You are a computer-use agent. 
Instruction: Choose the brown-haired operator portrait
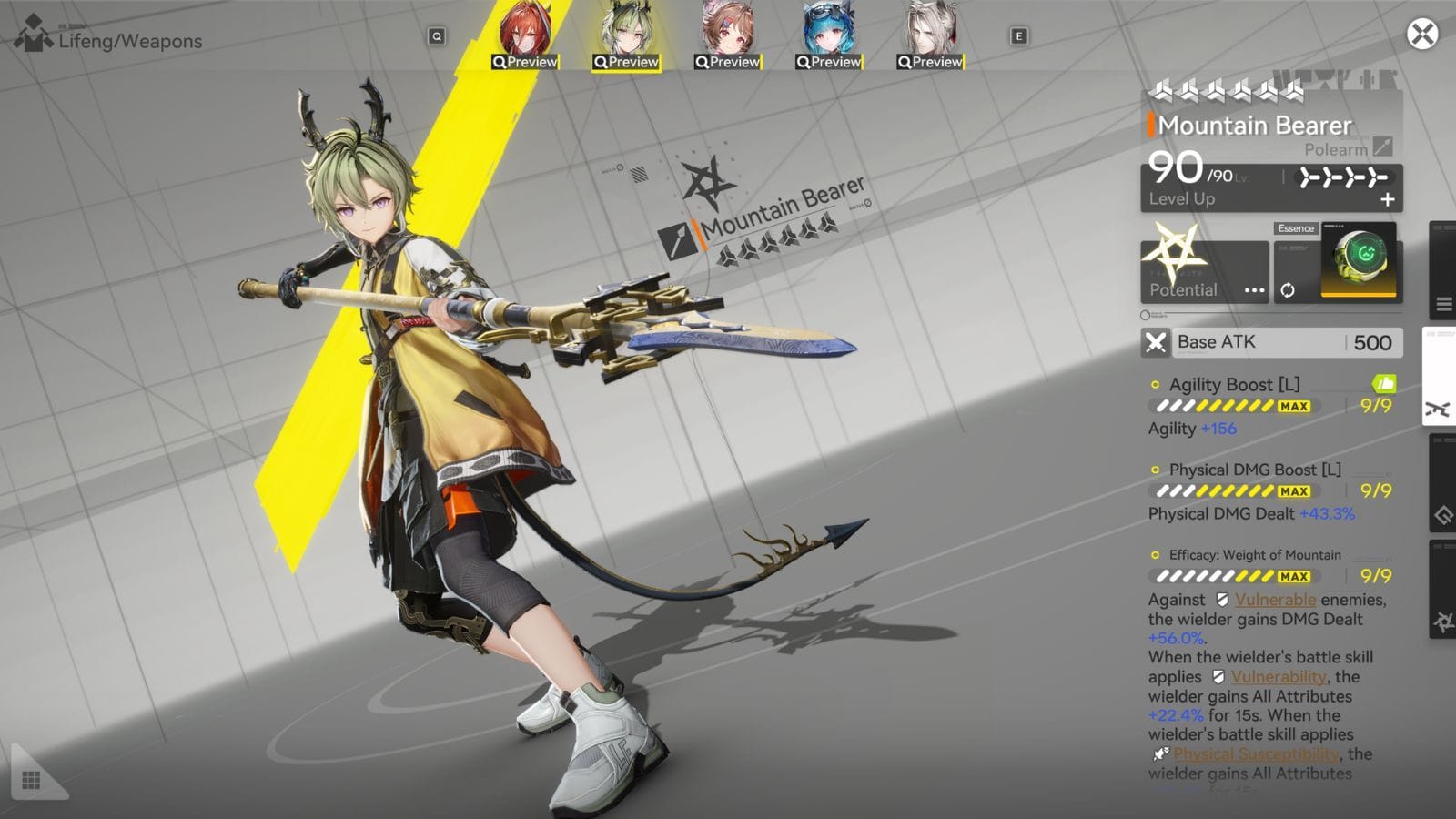(x=727, y=35)
